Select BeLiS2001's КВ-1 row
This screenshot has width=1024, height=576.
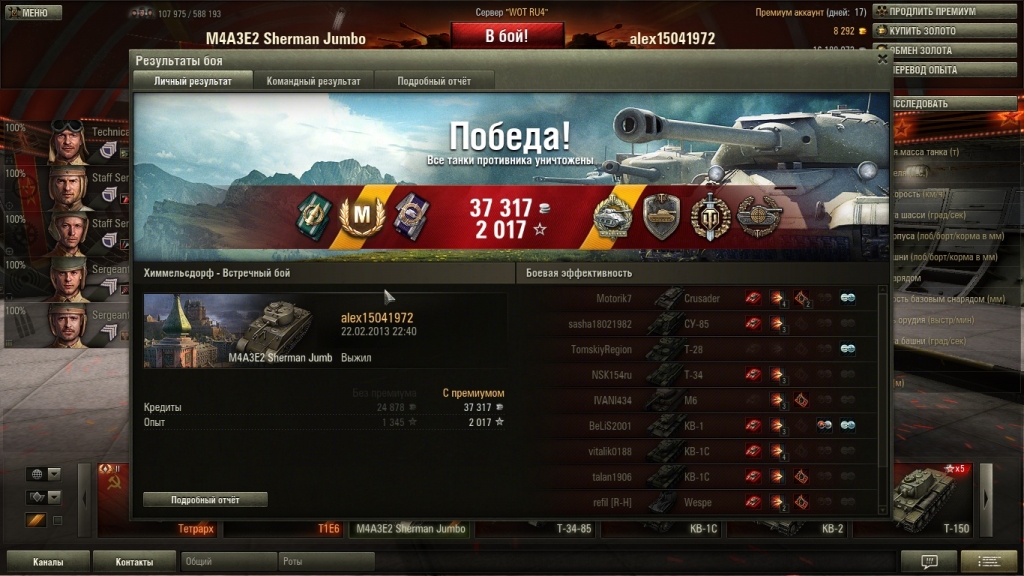pos(700,425)
